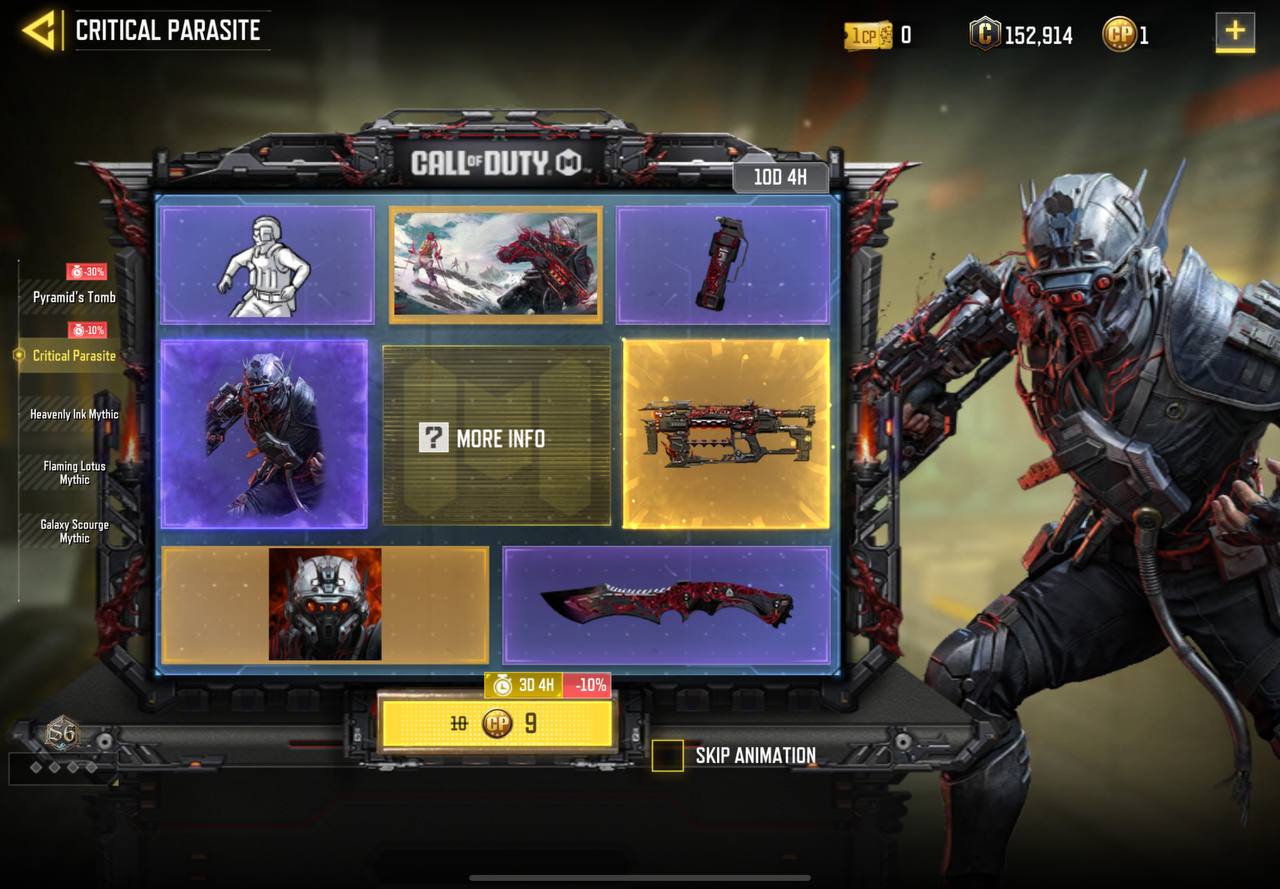Switch to Galaxy Scourge Mythic draw
1280x889 pixels.
[x=74, y=531]
